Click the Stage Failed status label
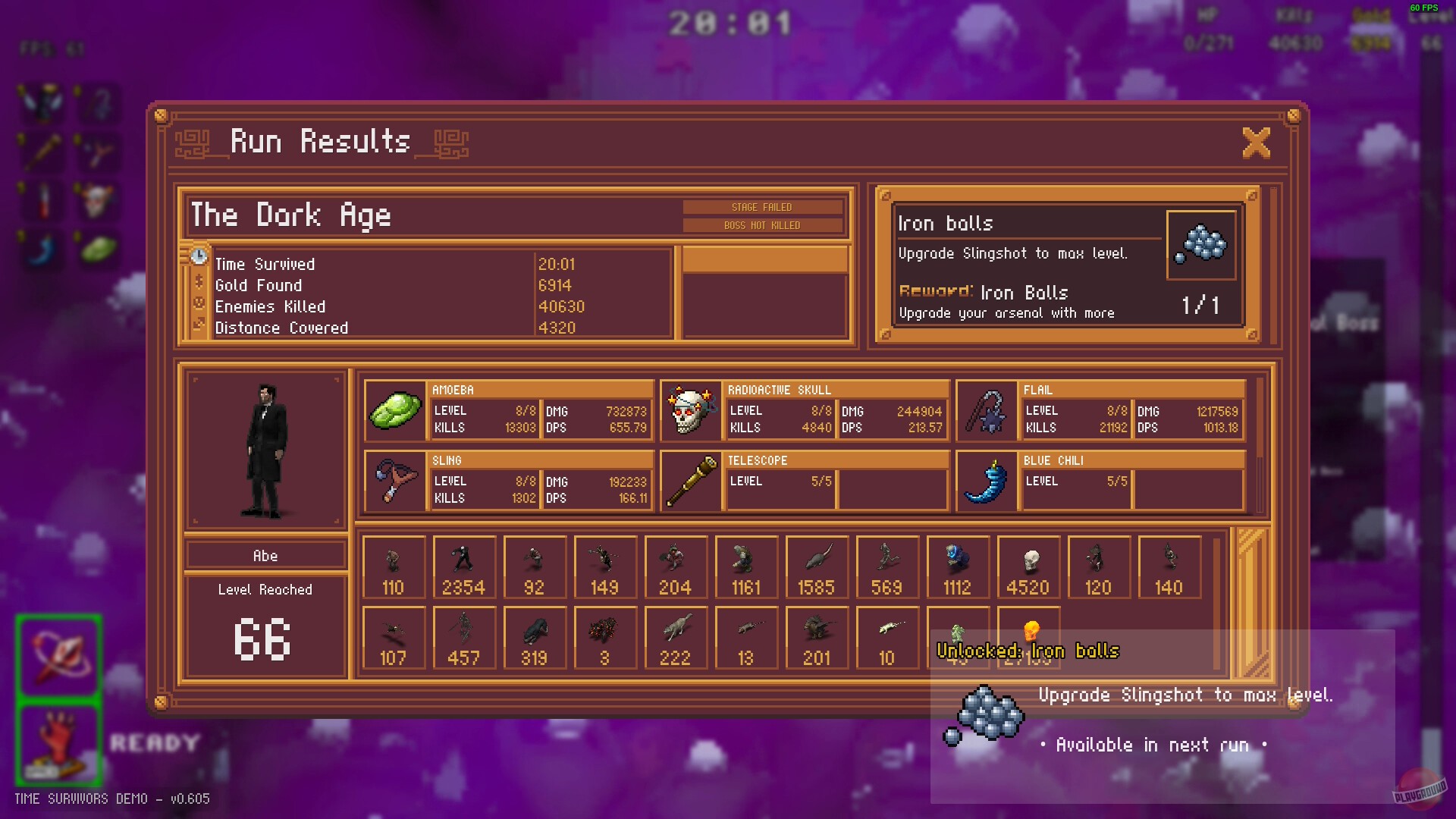 762,206
